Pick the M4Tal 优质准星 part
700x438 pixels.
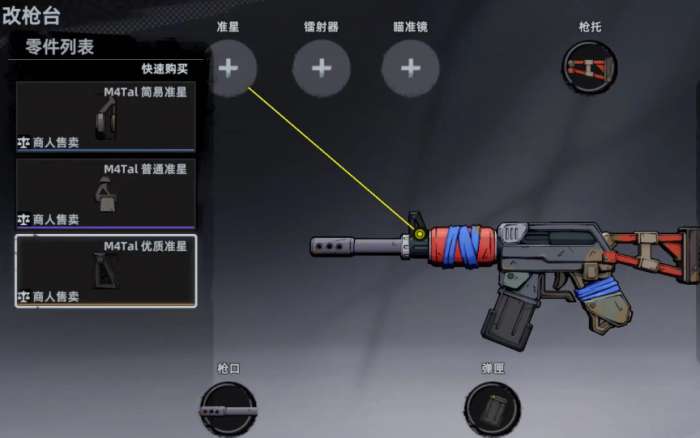click(106, 270)
